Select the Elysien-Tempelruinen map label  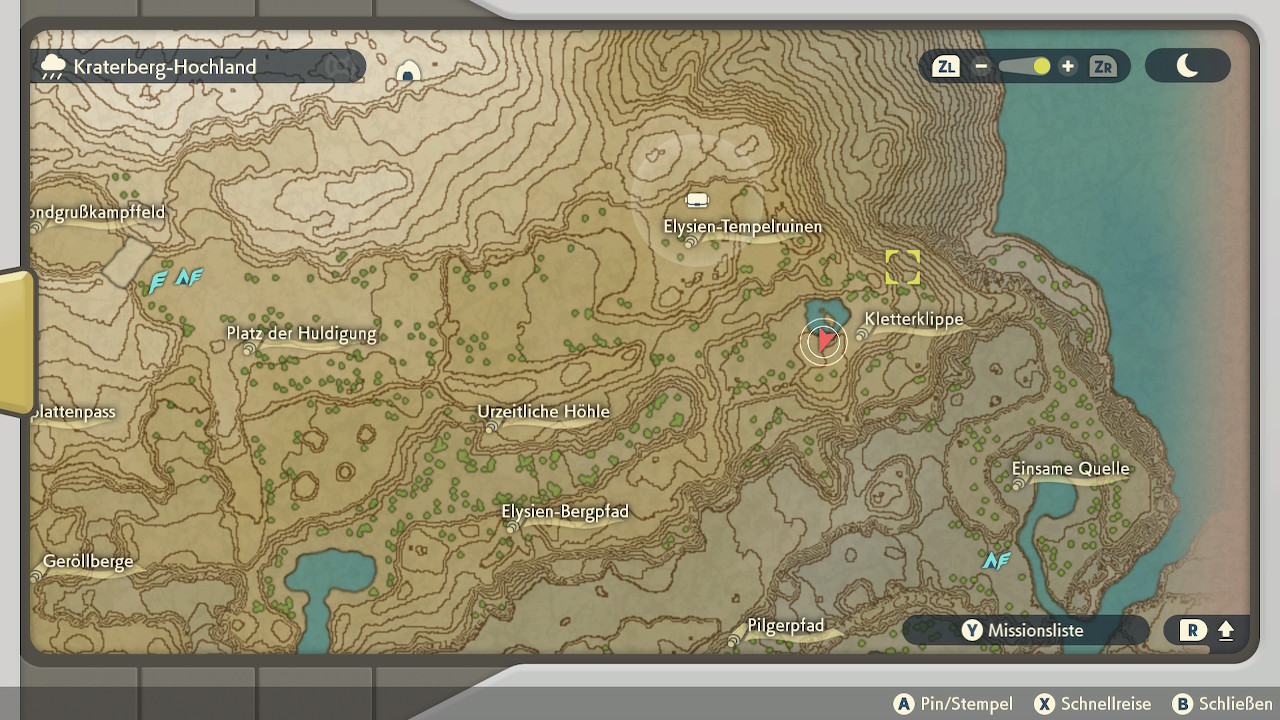coord(742,227)
